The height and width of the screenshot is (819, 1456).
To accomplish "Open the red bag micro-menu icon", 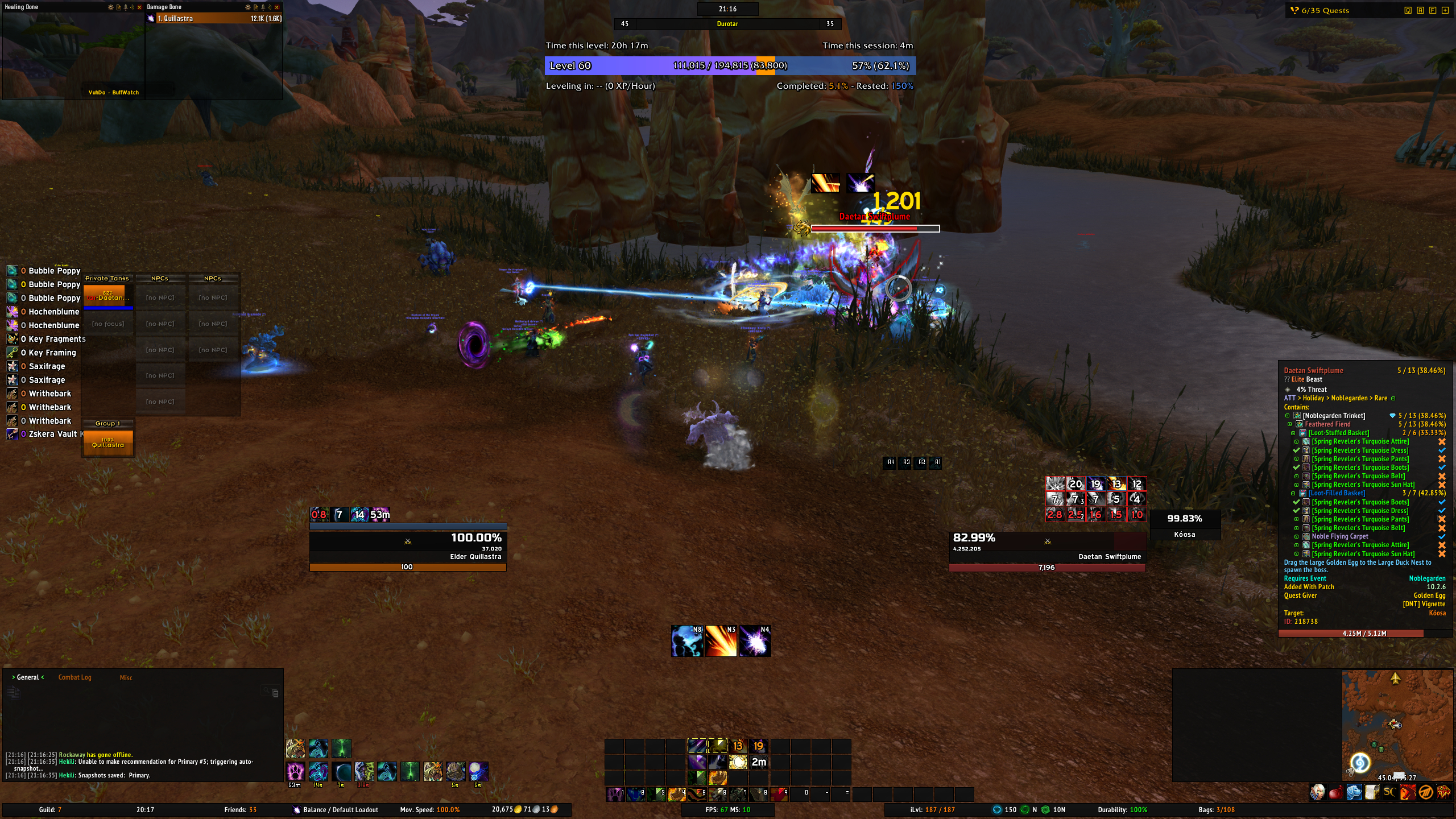I will coord(1335,792).
